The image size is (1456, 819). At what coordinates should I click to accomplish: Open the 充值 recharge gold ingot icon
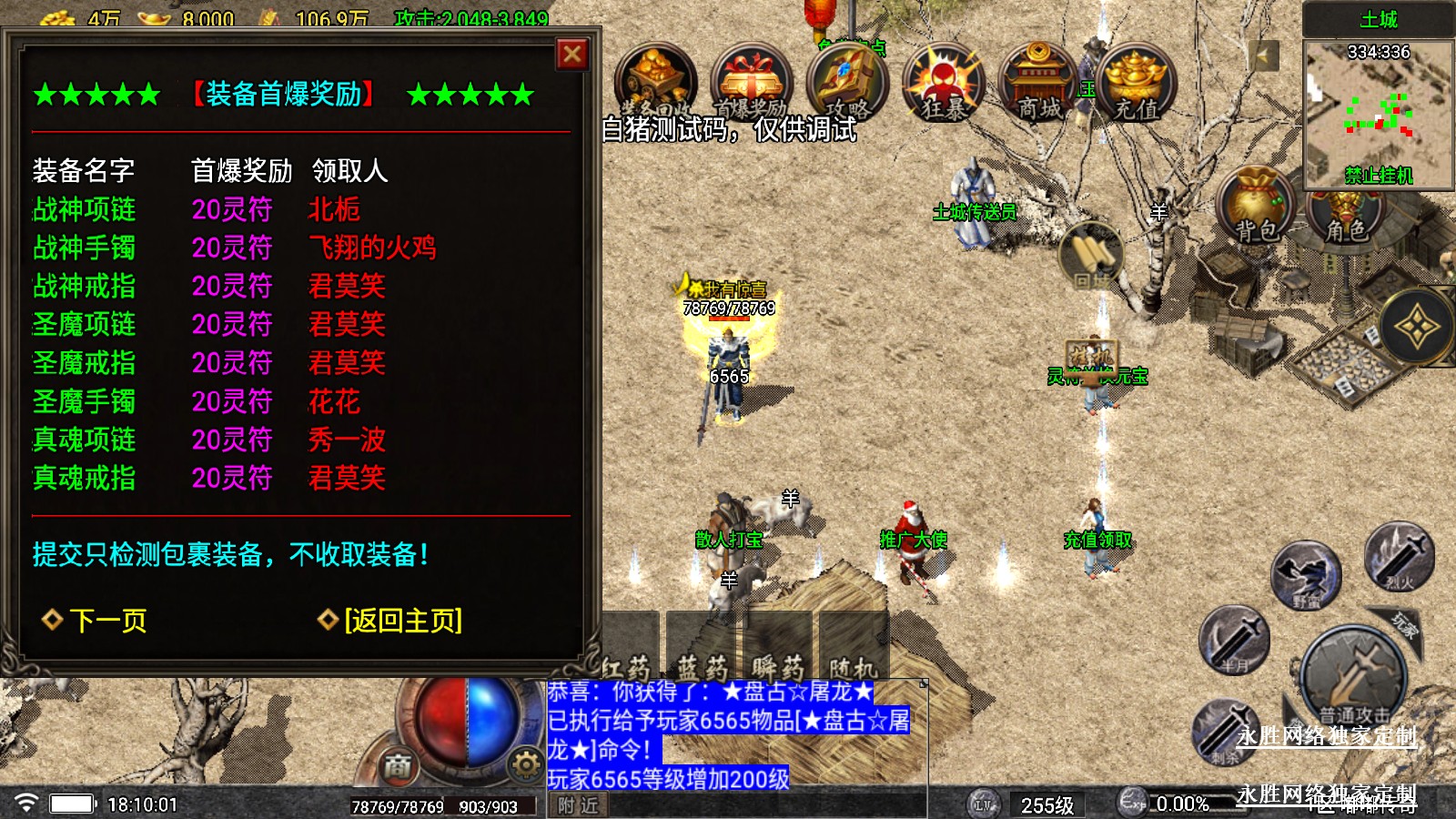1137,84
